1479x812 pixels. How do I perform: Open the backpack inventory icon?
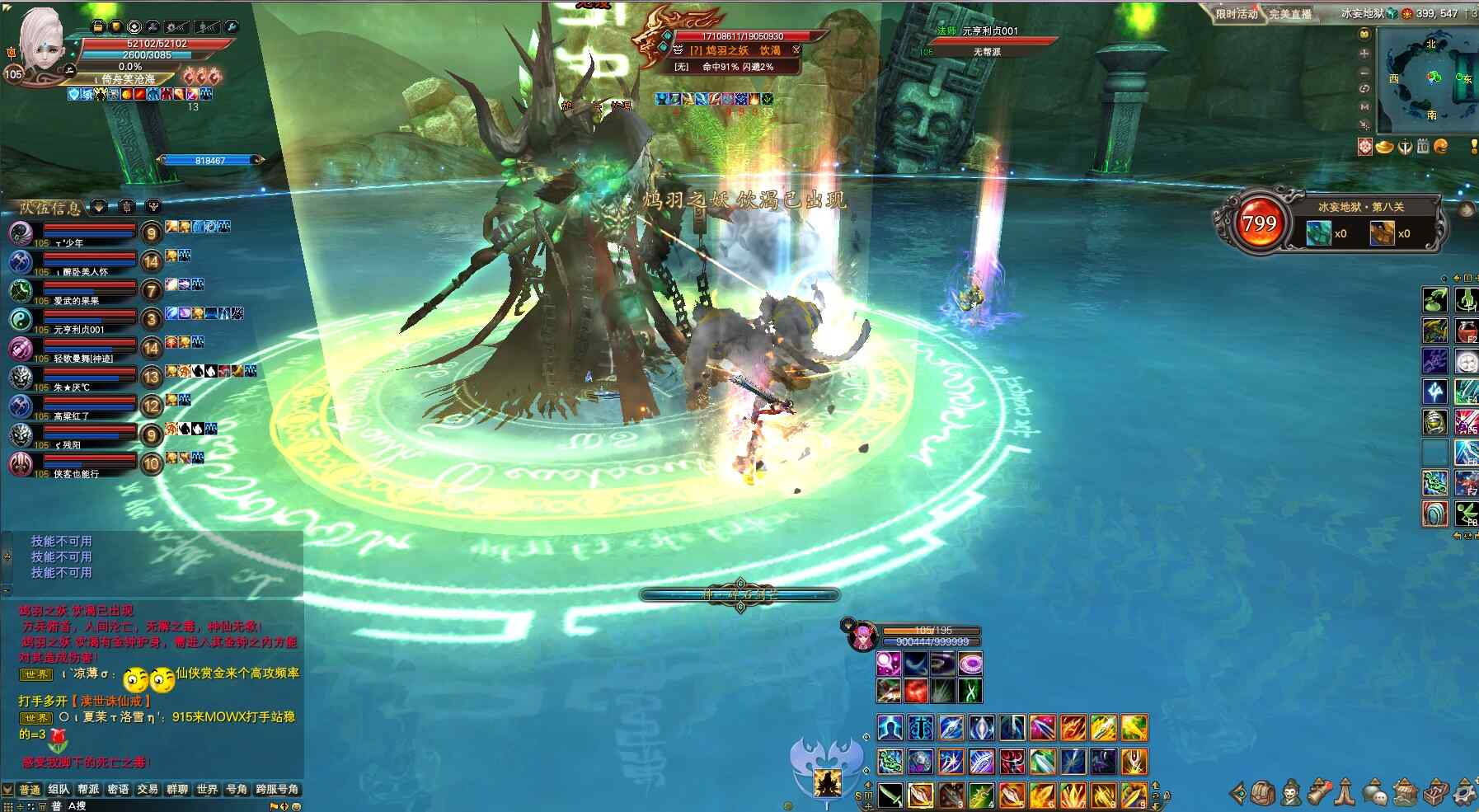pyautogui.click(x=1263, y=793)
